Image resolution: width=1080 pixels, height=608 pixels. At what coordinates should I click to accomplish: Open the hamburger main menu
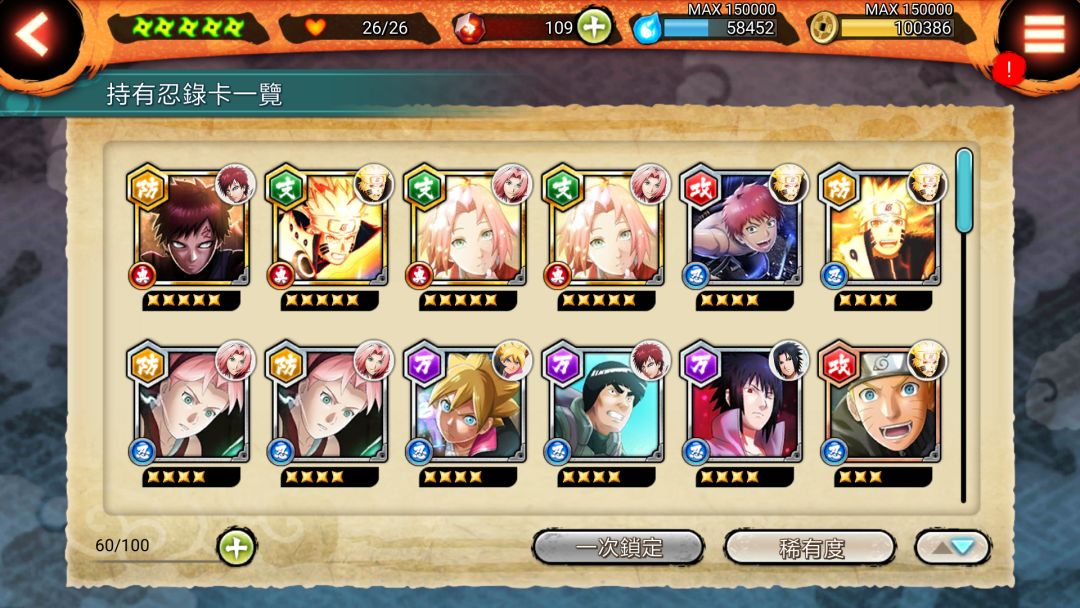tap(1044, 34)
